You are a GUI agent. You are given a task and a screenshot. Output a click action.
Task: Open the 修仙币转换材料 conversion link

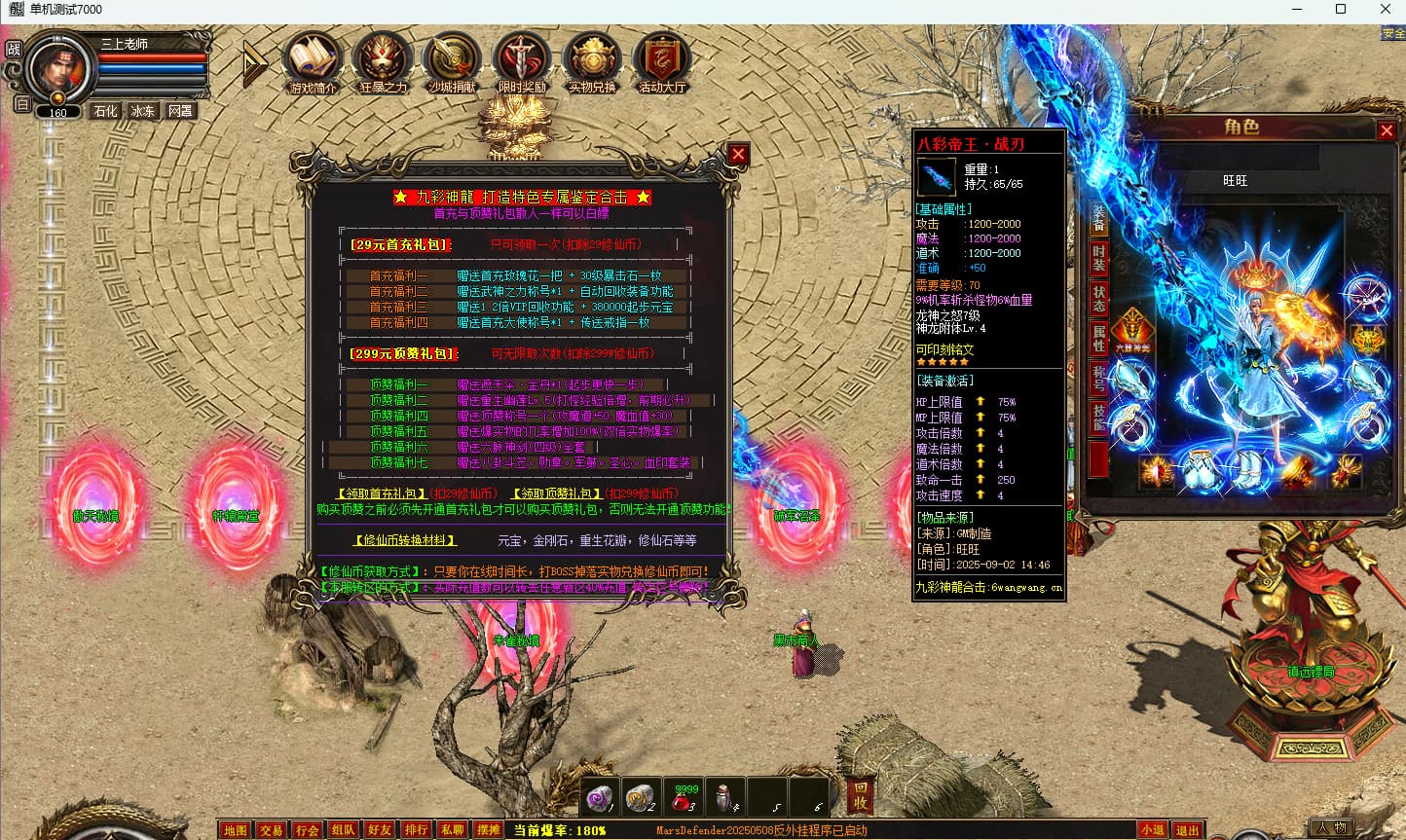tap(404, 539)
